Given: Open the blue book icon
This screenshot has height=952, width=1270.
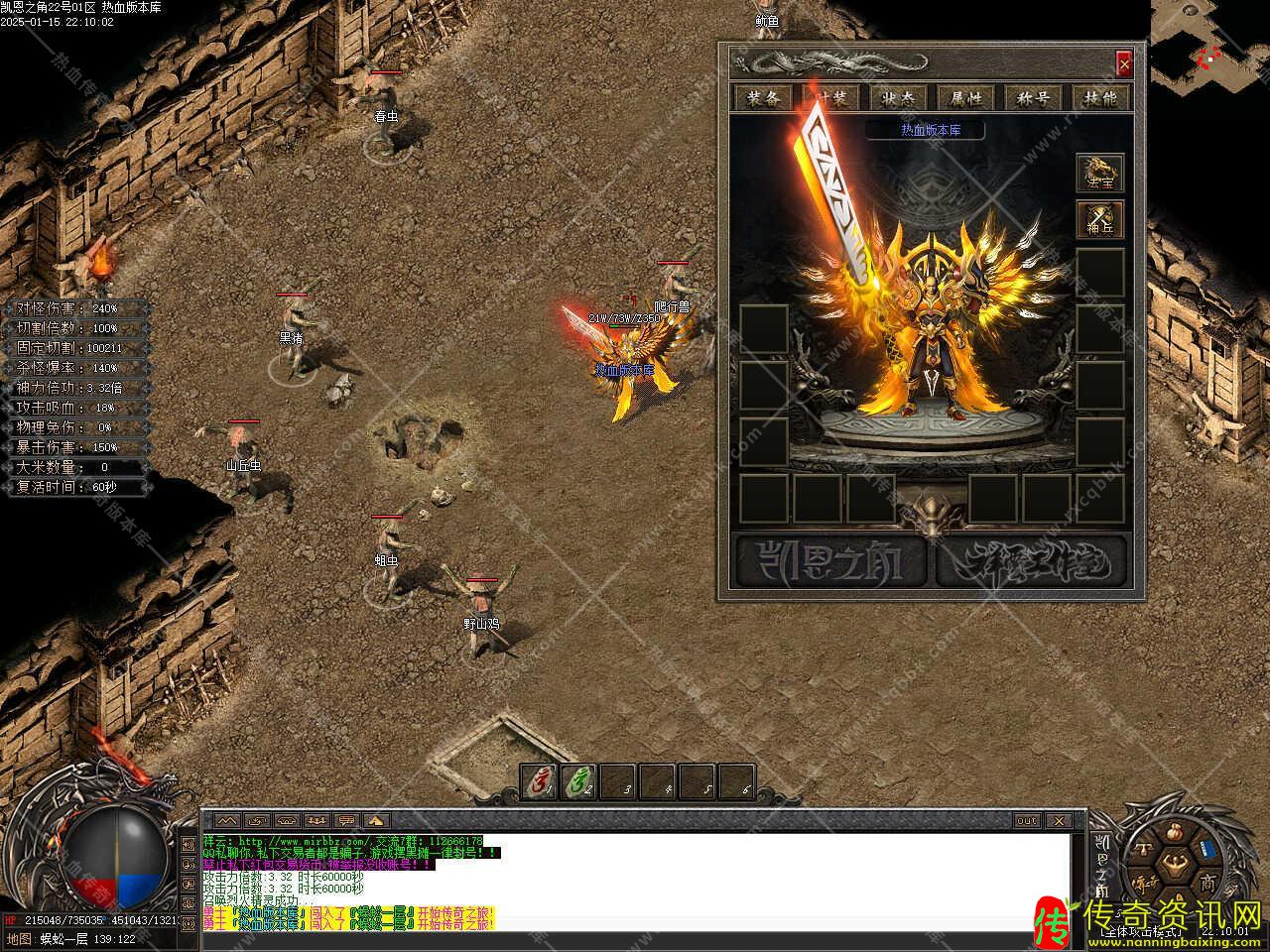Looking at the screenshot, I should click(x=1207, y=850).
